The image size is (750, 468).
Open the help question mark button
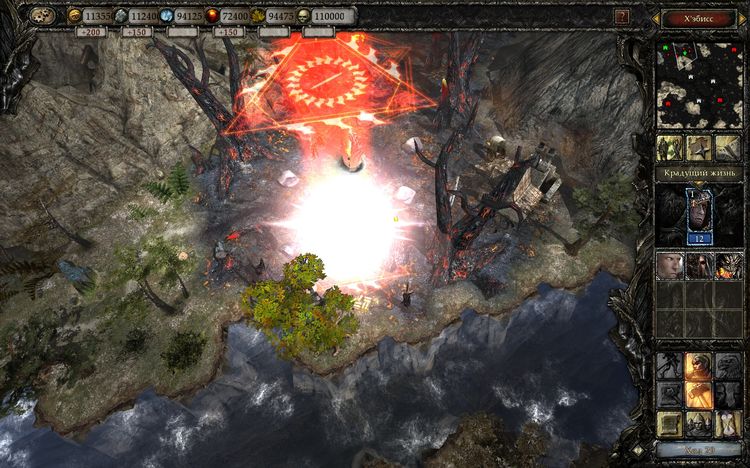[623, 17]
